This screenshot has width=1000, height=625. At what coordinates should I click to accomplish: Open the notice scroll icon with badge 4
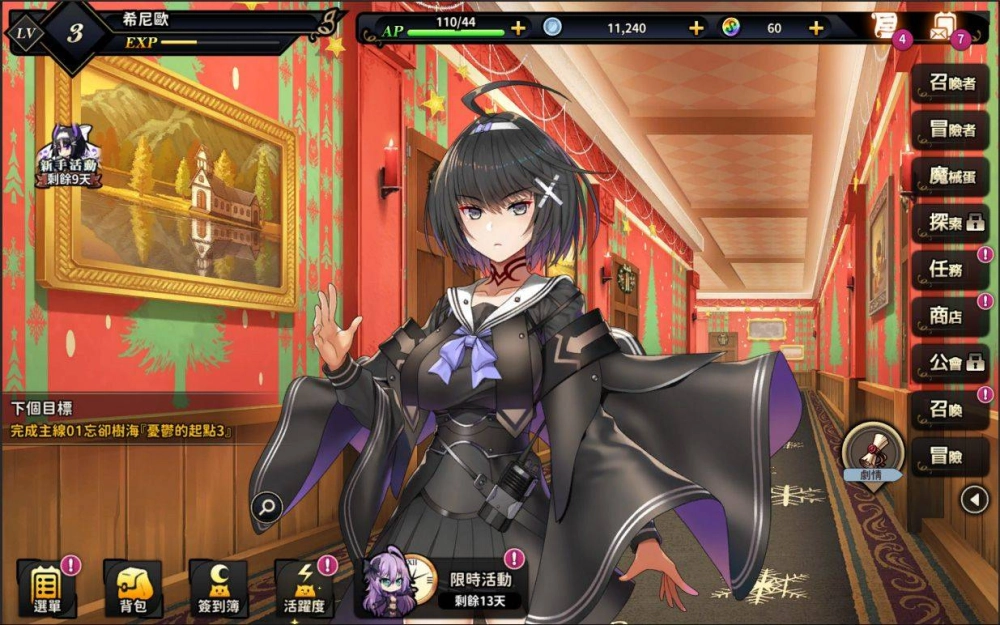[x=885, y=25]
